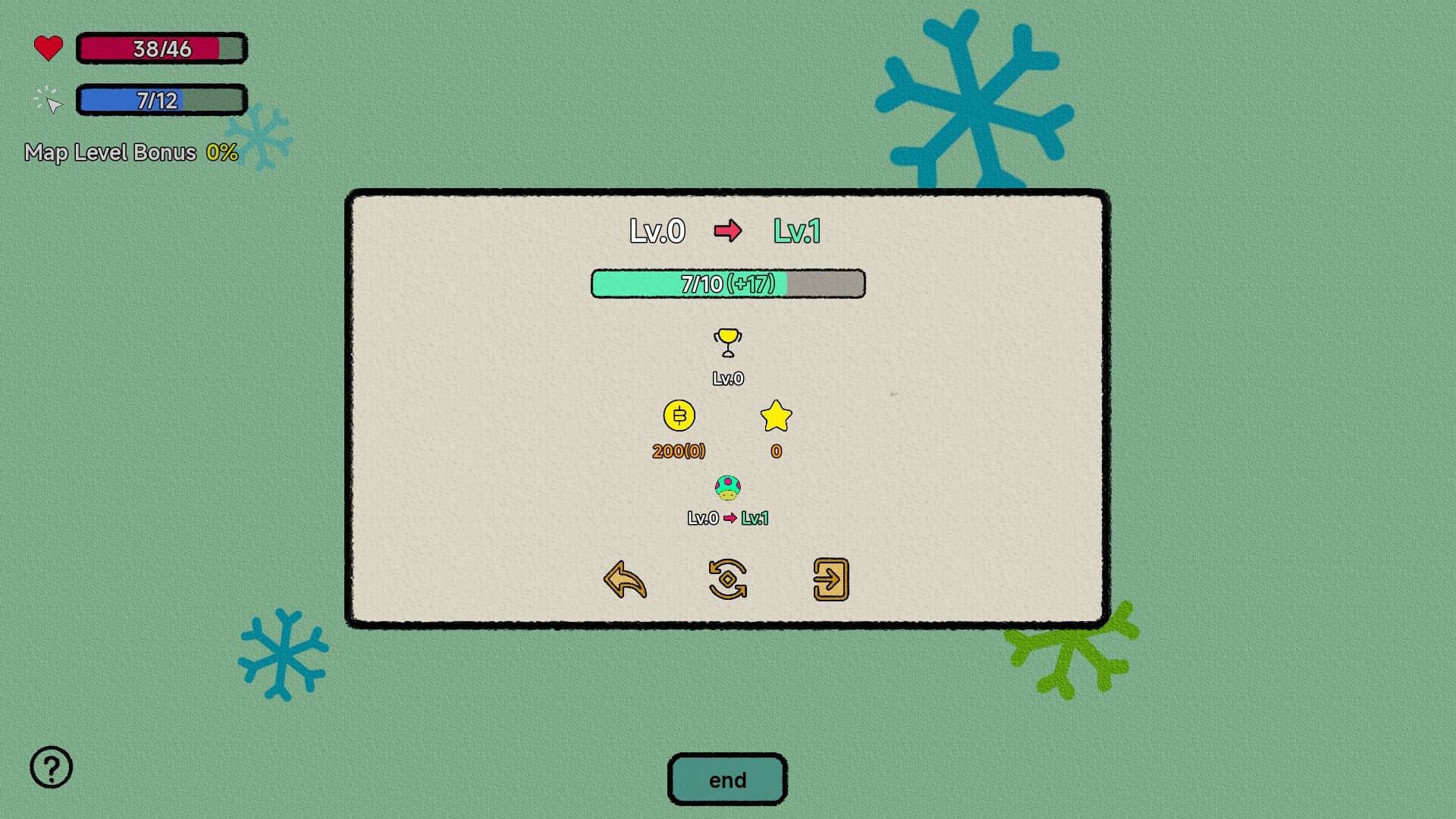Viewport: 1456px width, 819px height.
Task: Click the red heart icon near the health bar
Action: [47, 47]
